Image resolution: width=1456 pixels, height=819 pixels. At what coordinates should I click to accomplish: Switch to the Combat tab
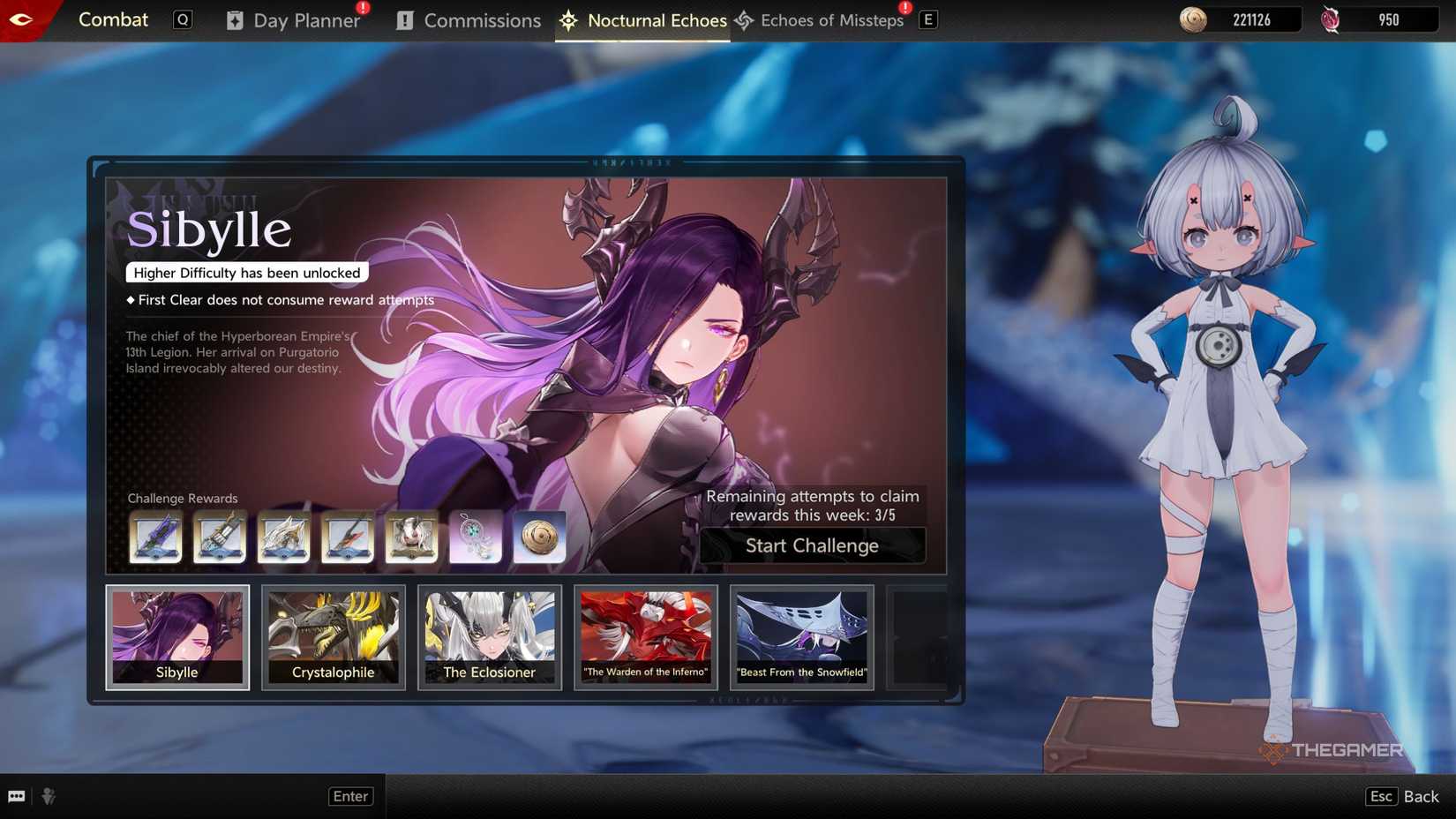pos(113,19)
